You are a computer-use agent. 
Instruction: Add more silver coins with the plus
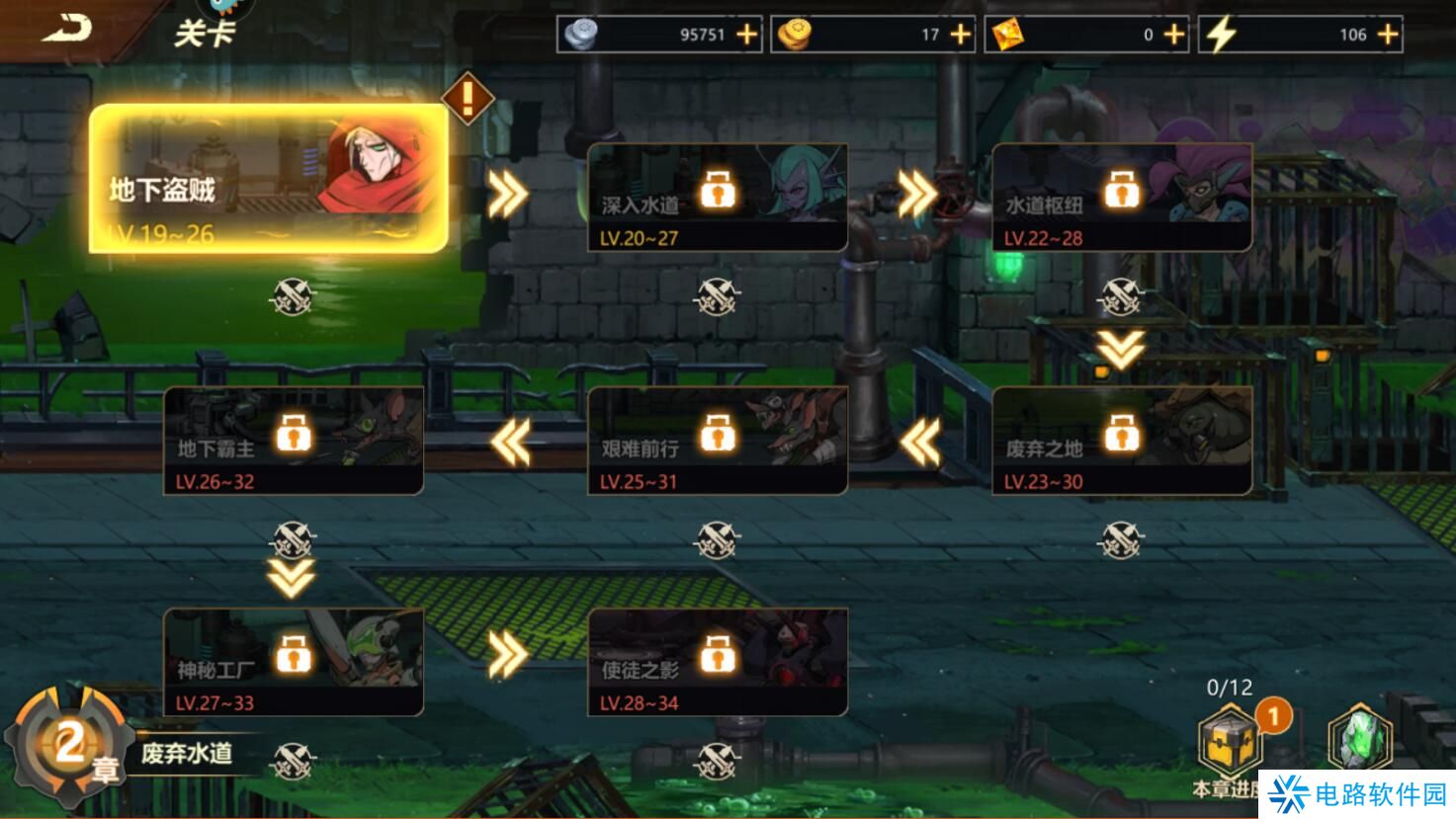click(x=747, y=35)
